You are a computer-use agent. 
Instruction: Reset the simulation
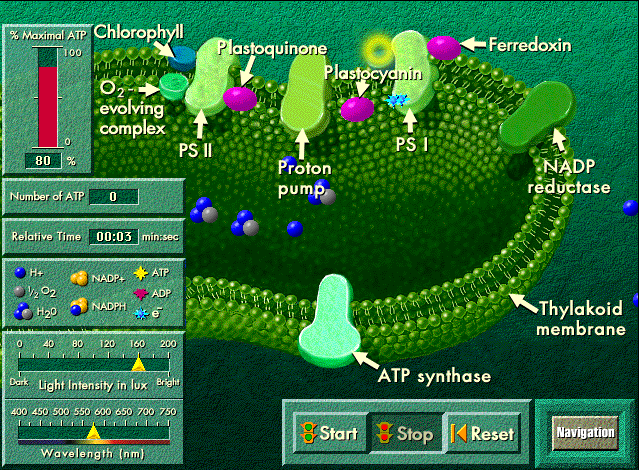click(484, 433)
